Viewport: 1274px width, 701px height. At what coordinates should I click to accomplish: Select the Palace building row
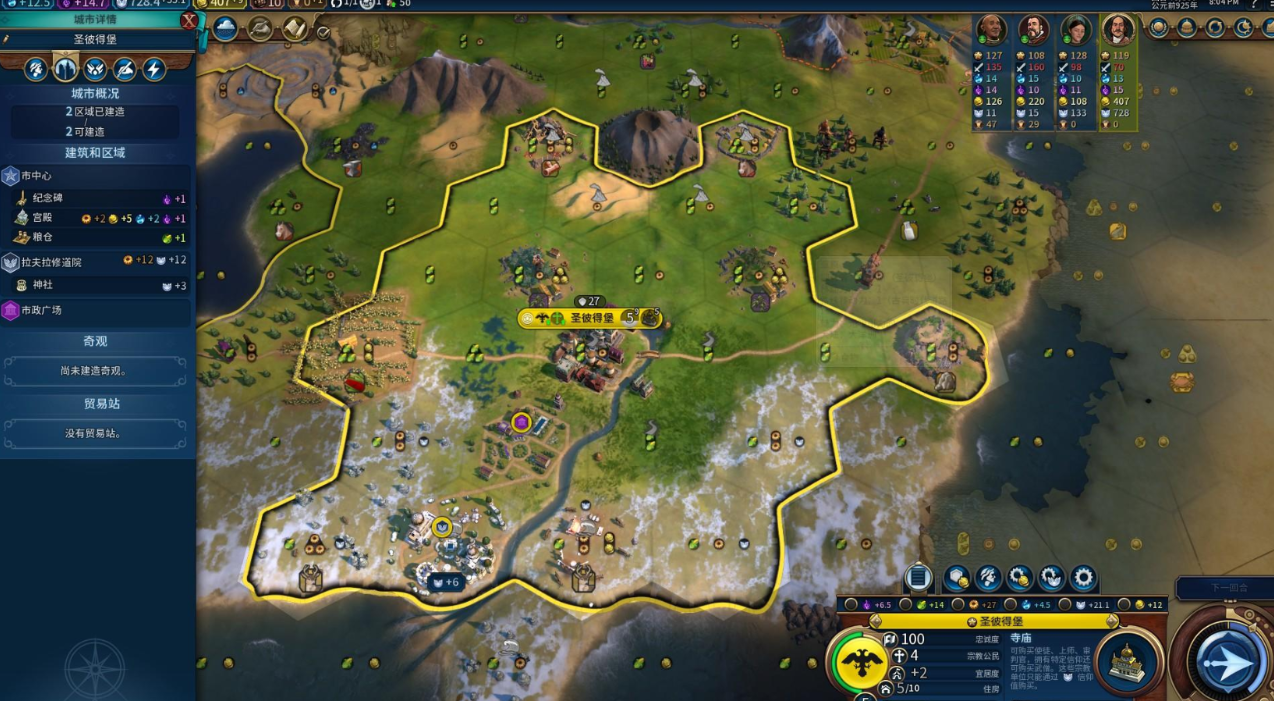tap(96, 218)
